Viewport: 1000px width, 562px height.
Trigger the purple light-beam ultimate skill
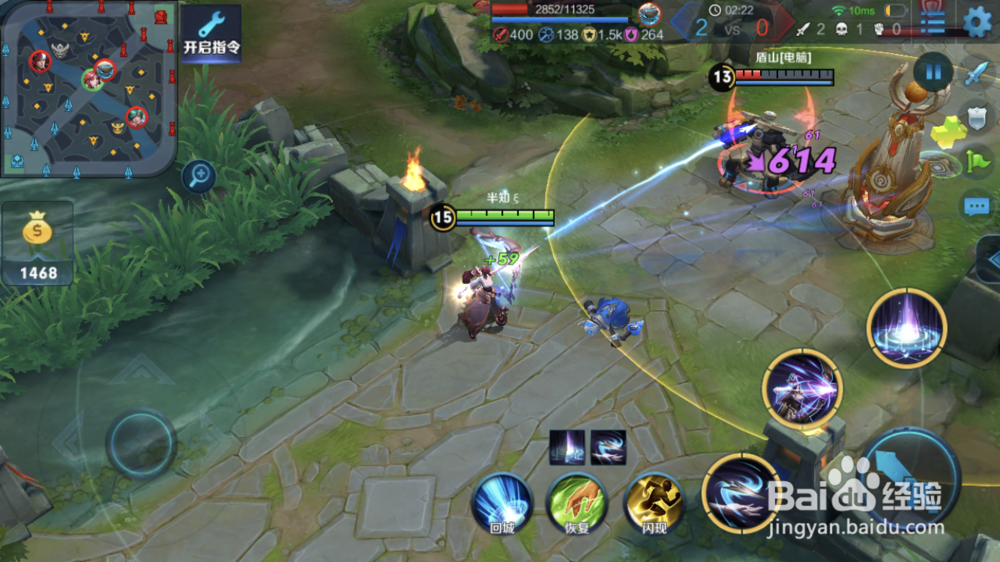(x=907, y=328)
